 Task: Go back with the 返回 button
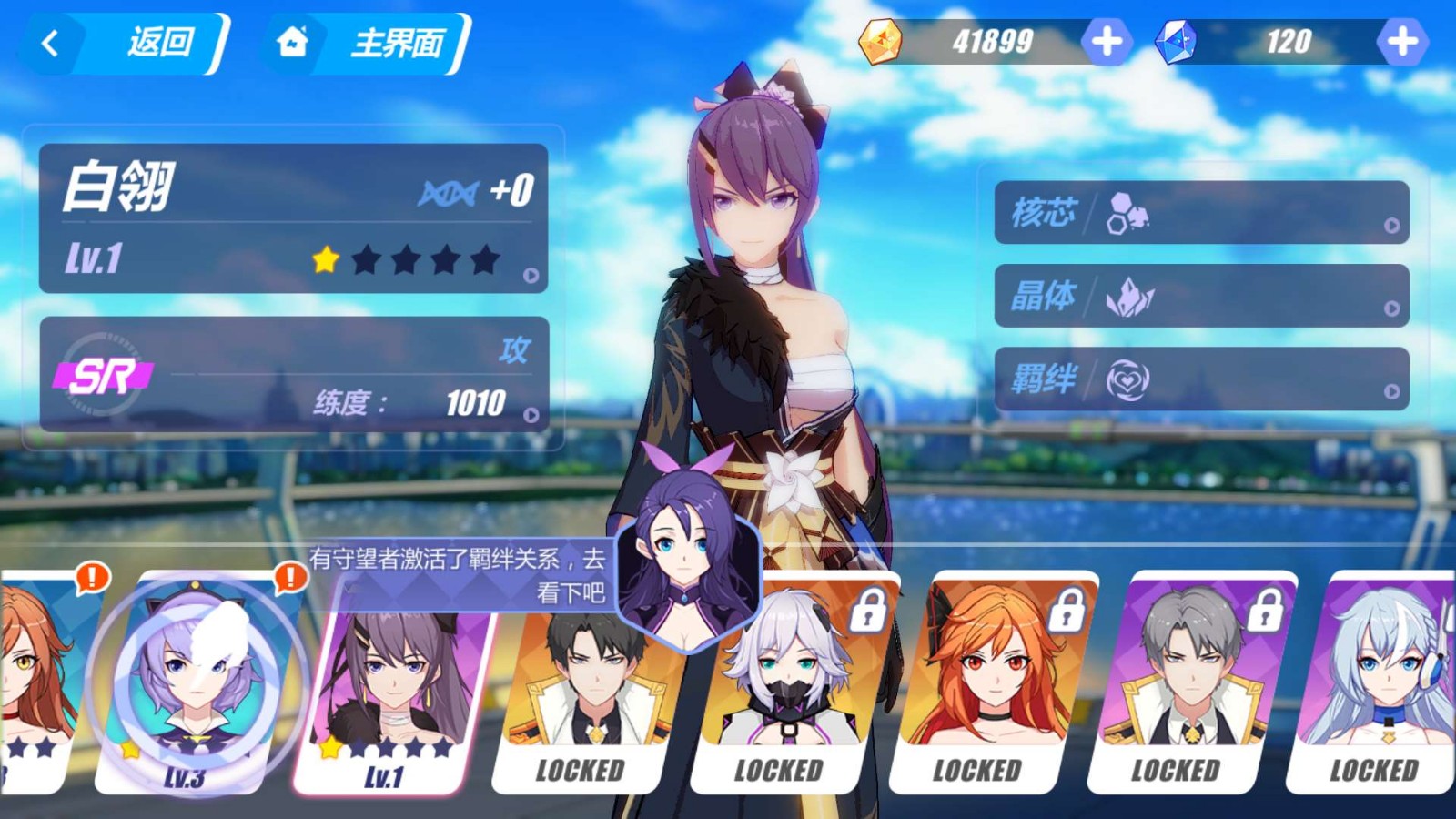click(x=127, y=43)
